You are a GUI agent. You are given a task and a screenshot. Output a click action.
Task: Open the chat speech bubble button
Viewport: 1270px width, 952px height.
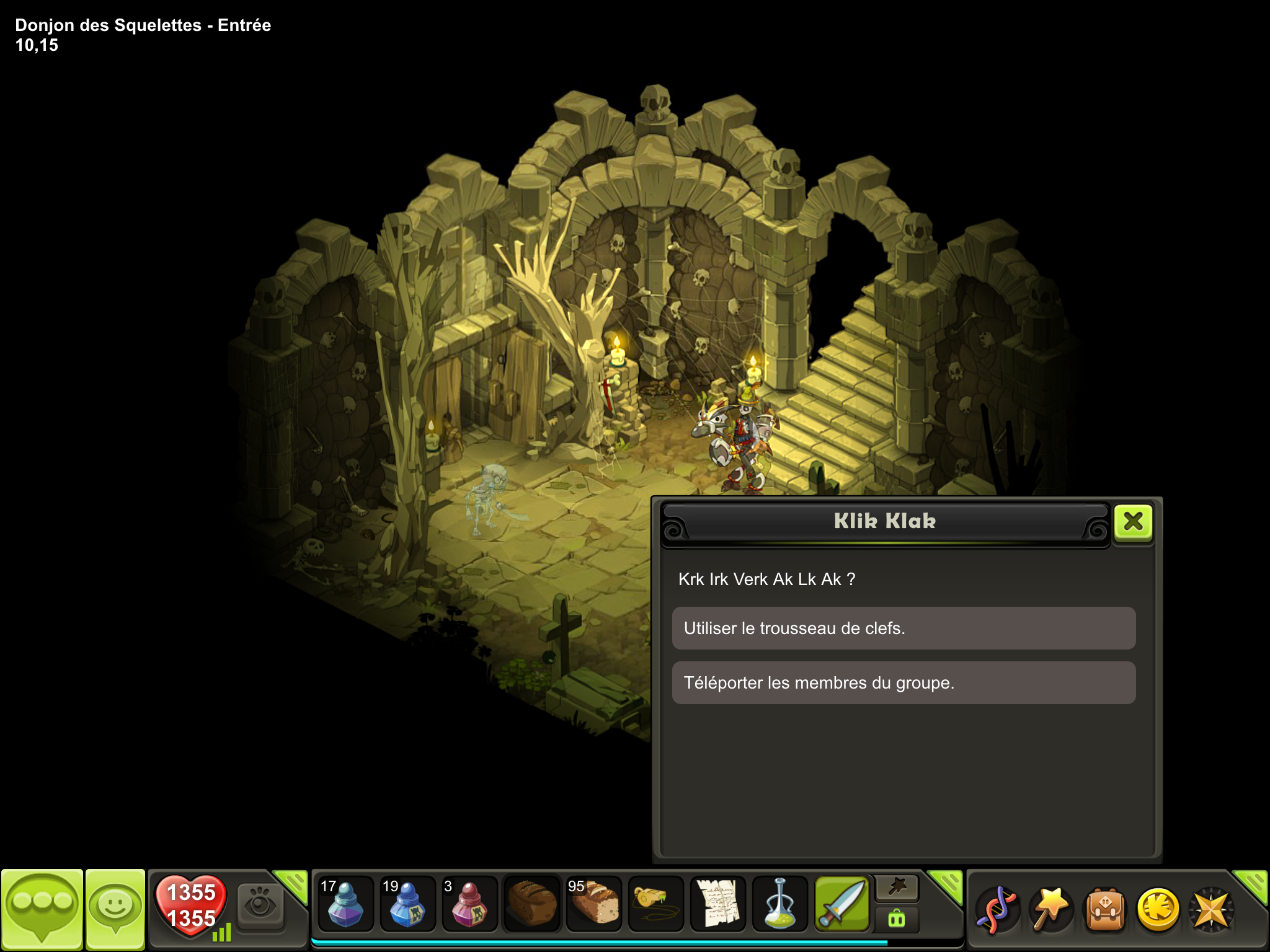pos(42,909)
